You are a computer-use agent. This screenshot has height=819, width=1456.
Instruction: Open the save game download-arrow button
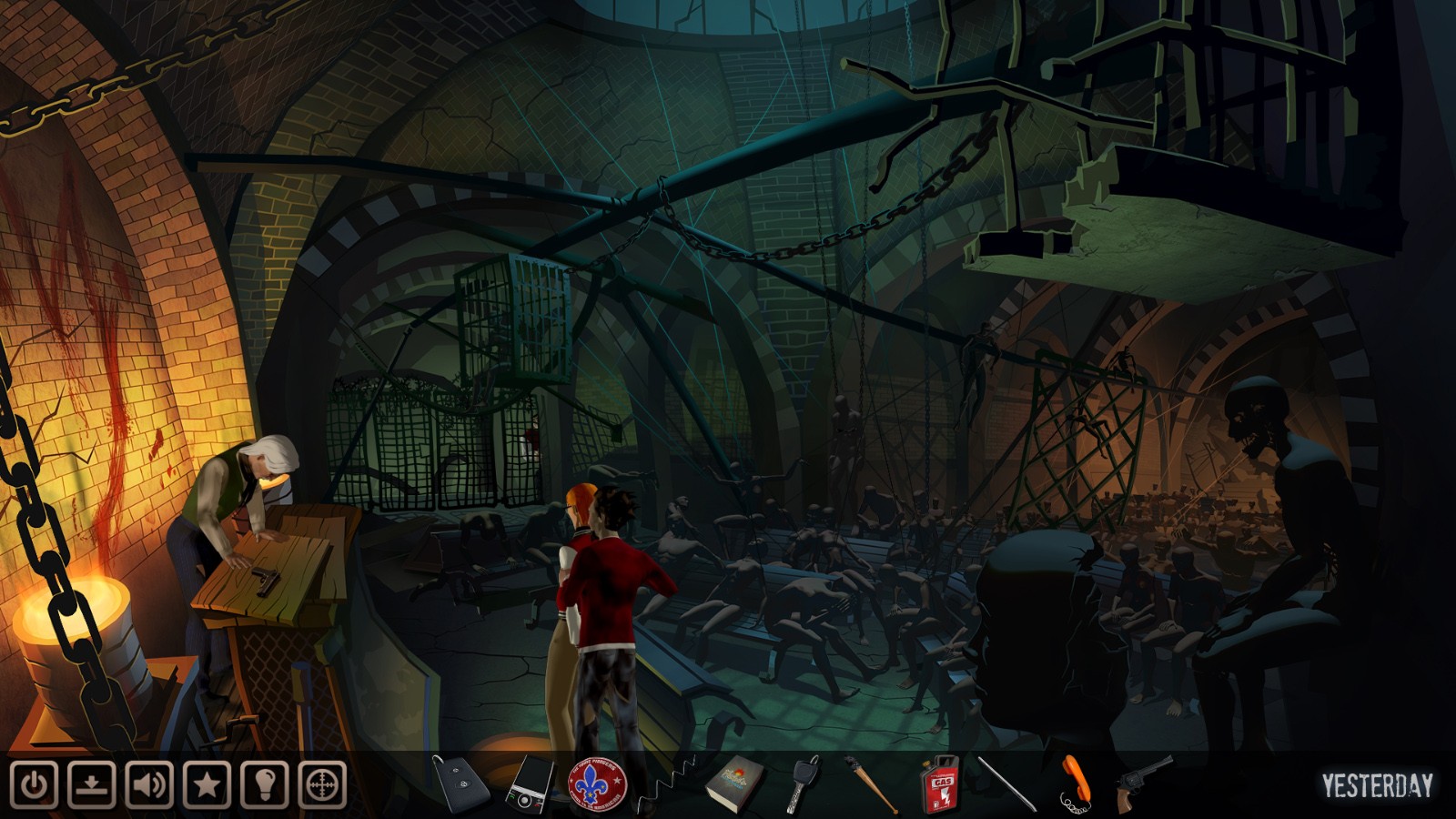[x=92, y=784]
